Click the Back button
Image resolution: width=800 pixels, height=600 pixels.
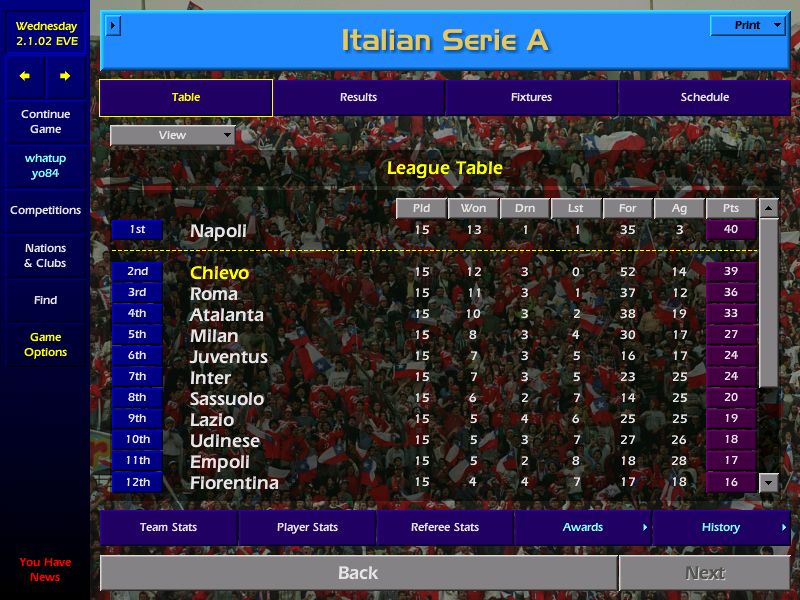coord(358,573)
